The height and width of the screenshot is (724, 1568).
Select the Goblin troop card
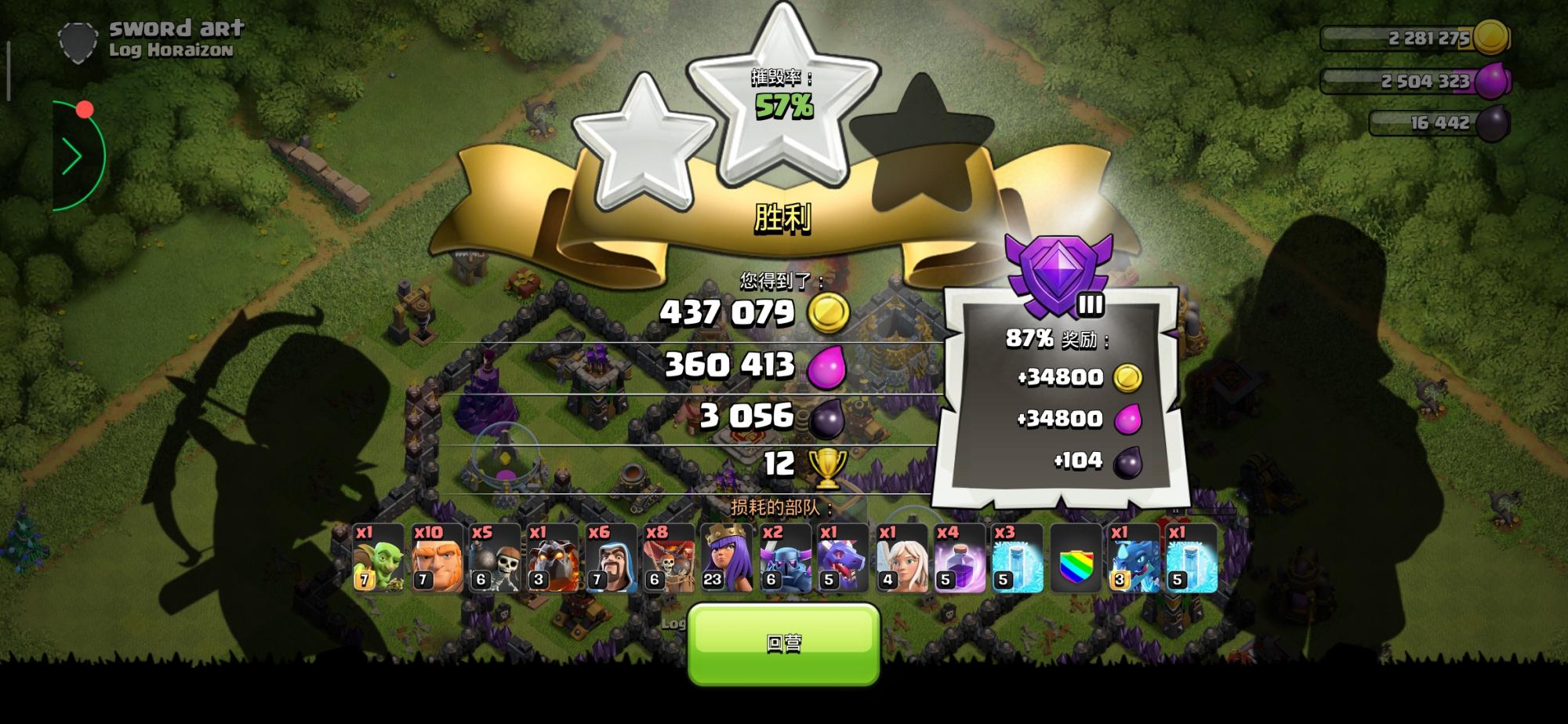pos(379,558)
